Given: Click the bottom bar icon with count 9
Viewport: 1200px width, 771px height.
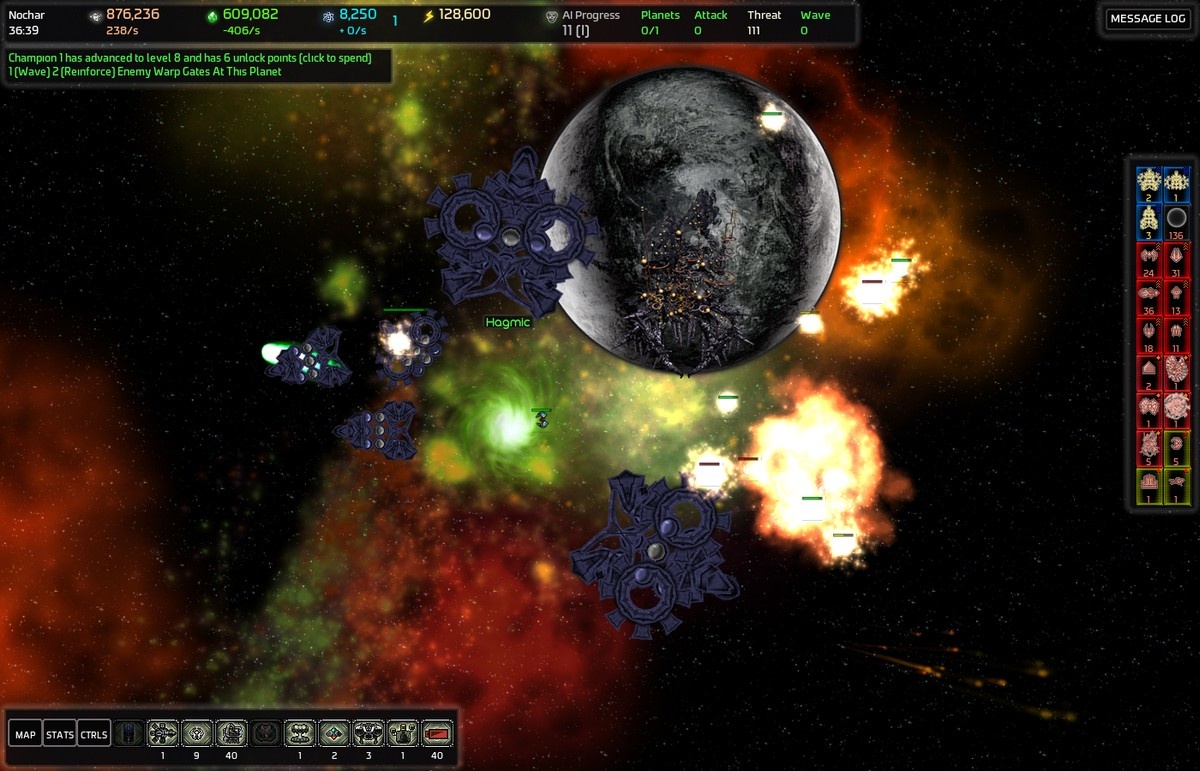Looking at the screenshot, I should (197, 734).
